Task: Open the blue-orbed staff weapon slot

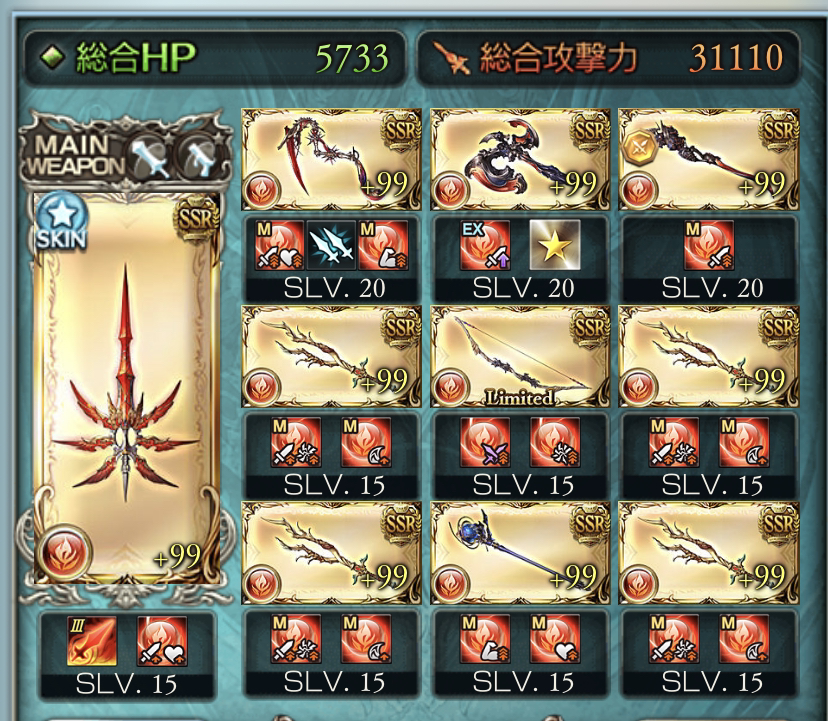Action: pos(520,550)
